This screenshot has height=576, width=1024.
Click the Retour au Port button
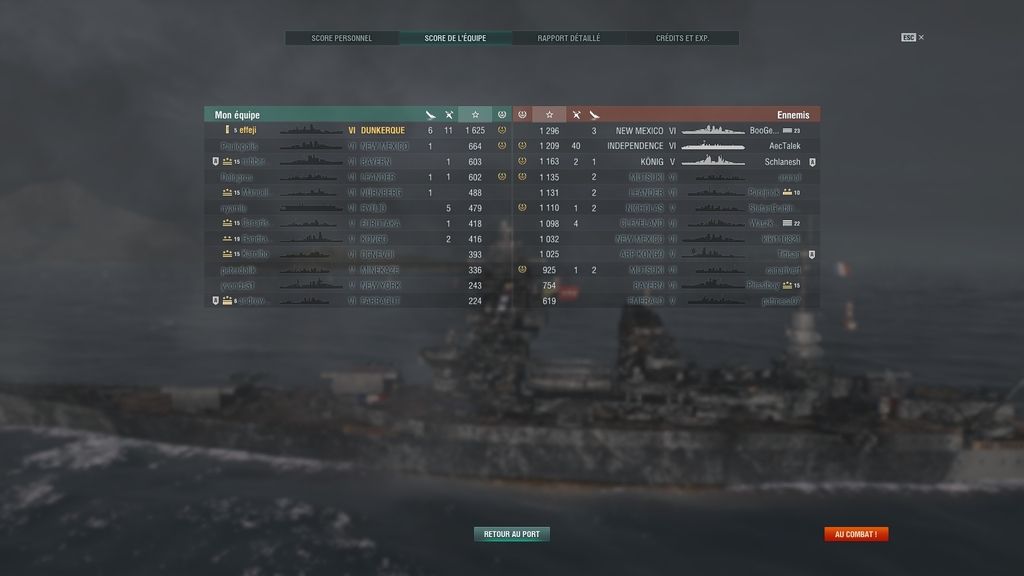point(511,534)
